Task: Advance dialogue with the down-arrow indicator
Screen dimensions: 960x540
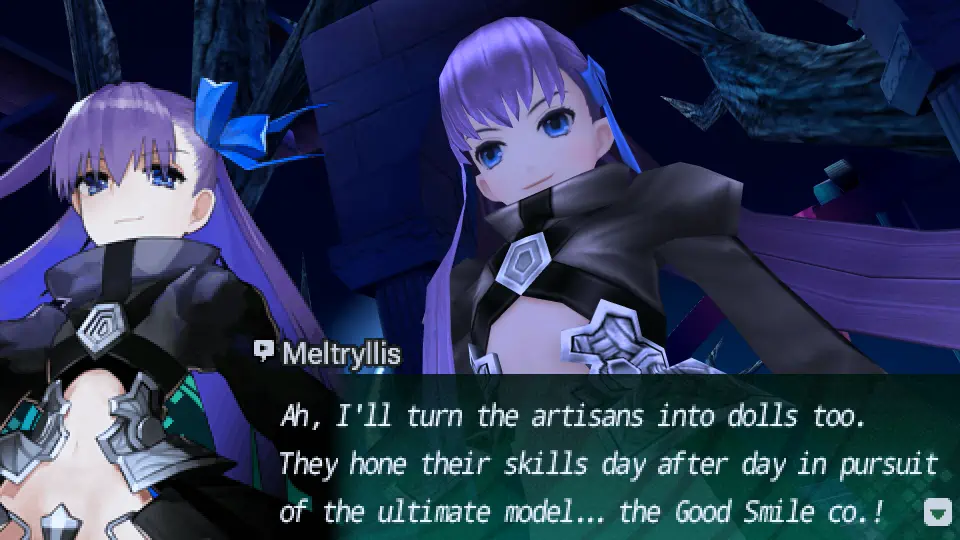Action: click(937, 514)
